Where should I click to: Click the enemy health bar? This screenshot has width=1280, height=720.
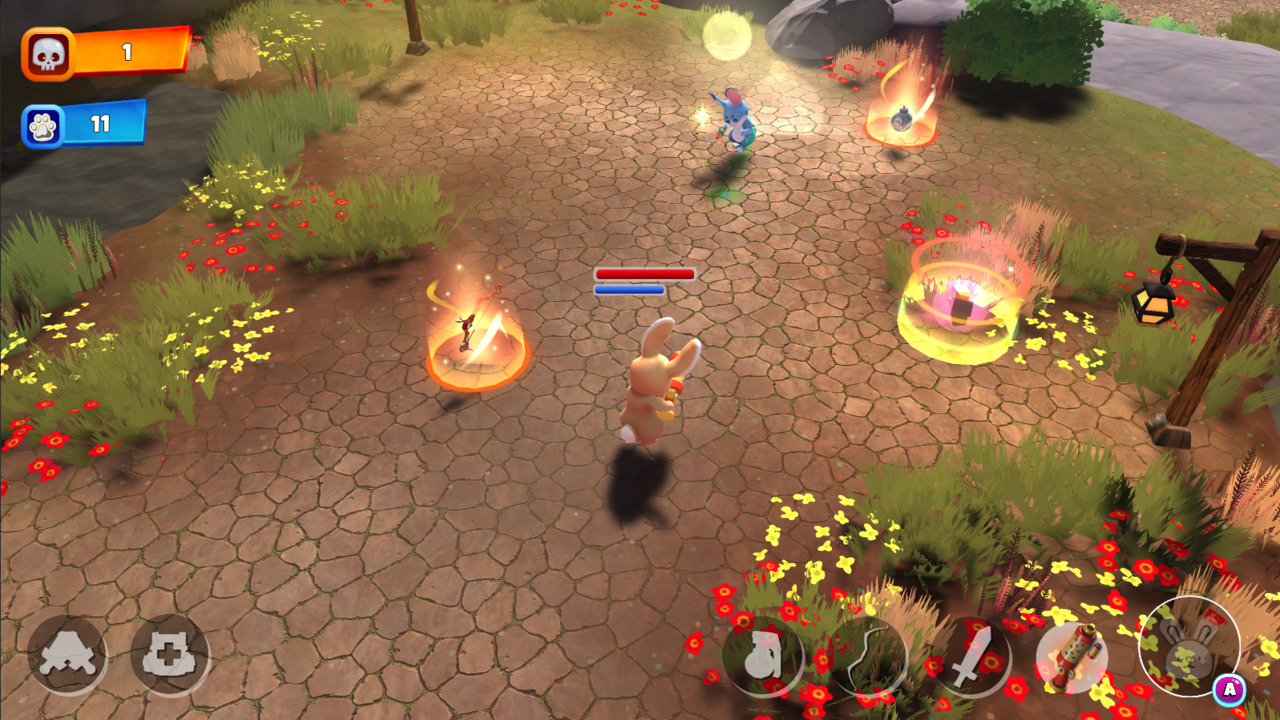[x=644, y=271]
